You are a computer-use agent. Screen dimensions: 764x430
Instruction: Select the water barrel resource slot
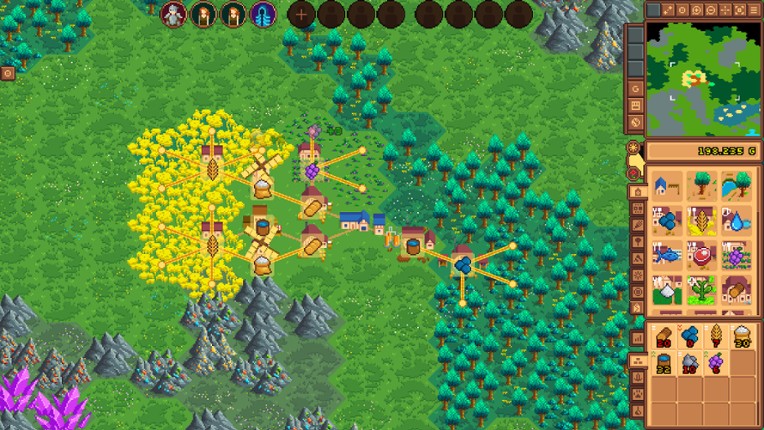(663, 363)
